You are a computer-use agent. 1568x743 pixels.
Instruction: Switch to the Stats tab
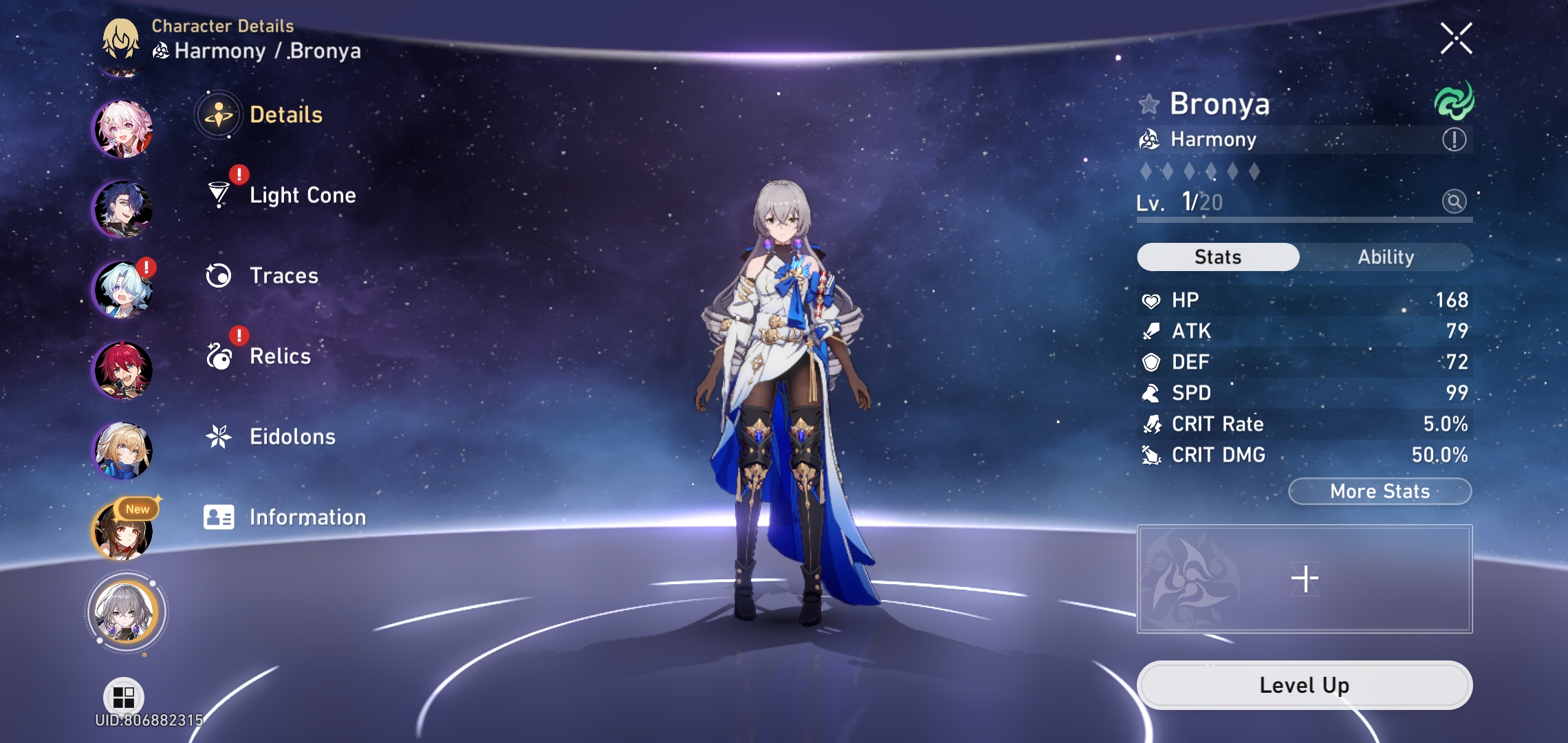[1217, 257]
